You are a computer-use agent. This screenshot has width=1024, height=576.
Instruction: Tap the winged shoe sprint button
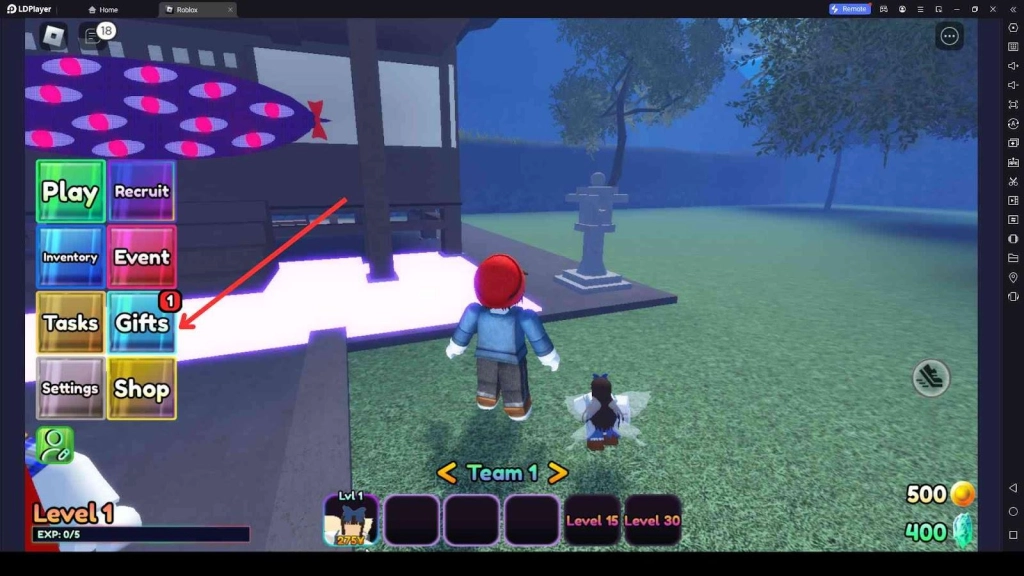pos(930,377)
